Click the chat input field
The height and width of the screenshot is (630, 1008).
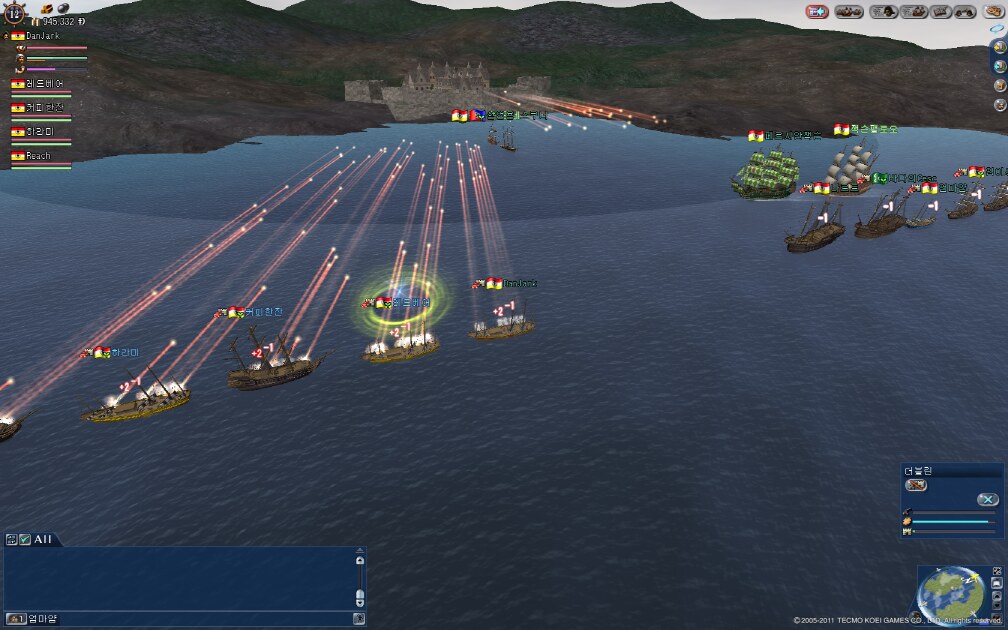click(200, 619)
